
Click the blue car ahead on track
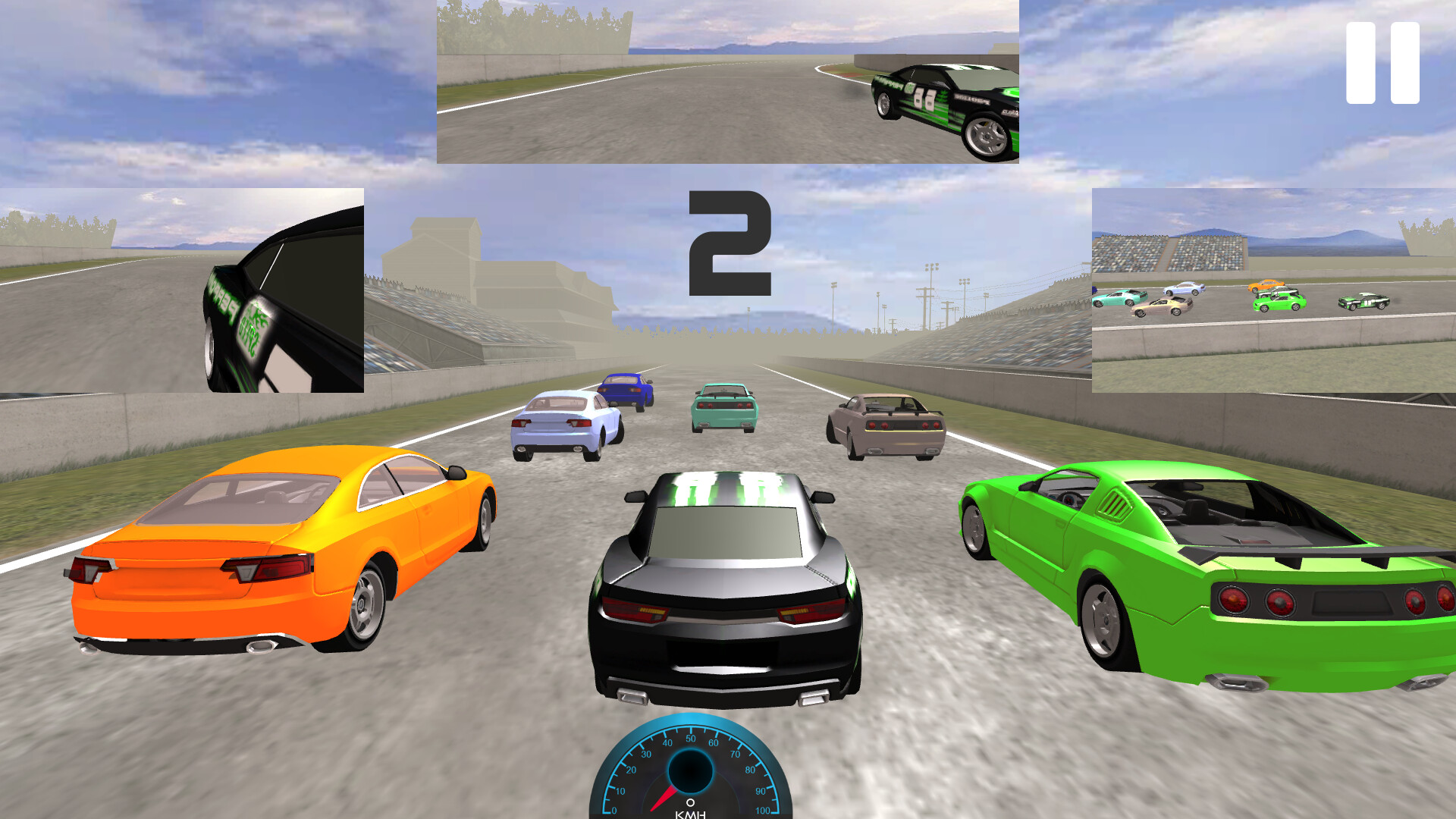coord(624,391)
